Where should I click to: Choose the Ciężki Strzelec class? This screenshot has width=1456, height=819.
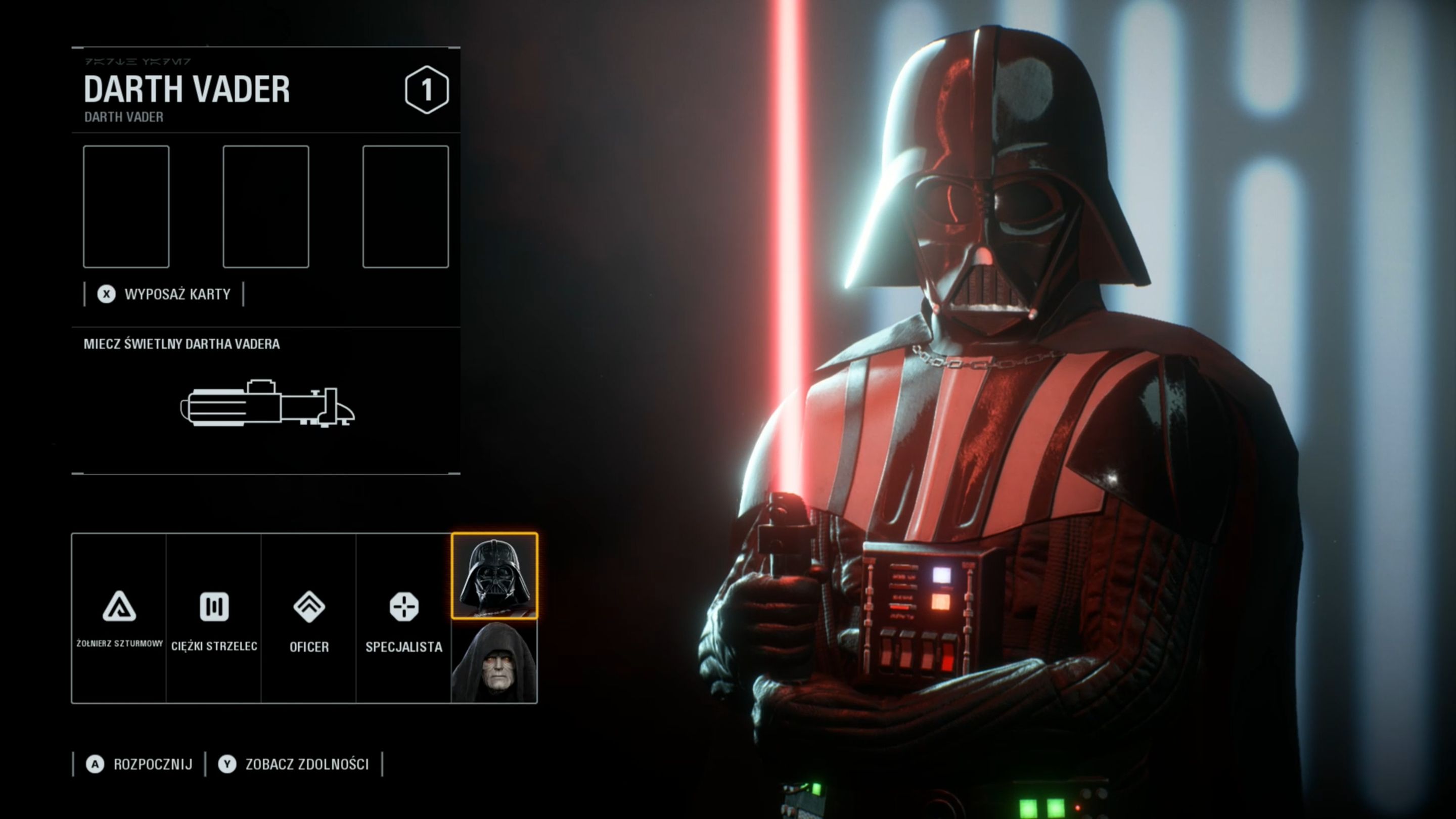pos(214,618)
